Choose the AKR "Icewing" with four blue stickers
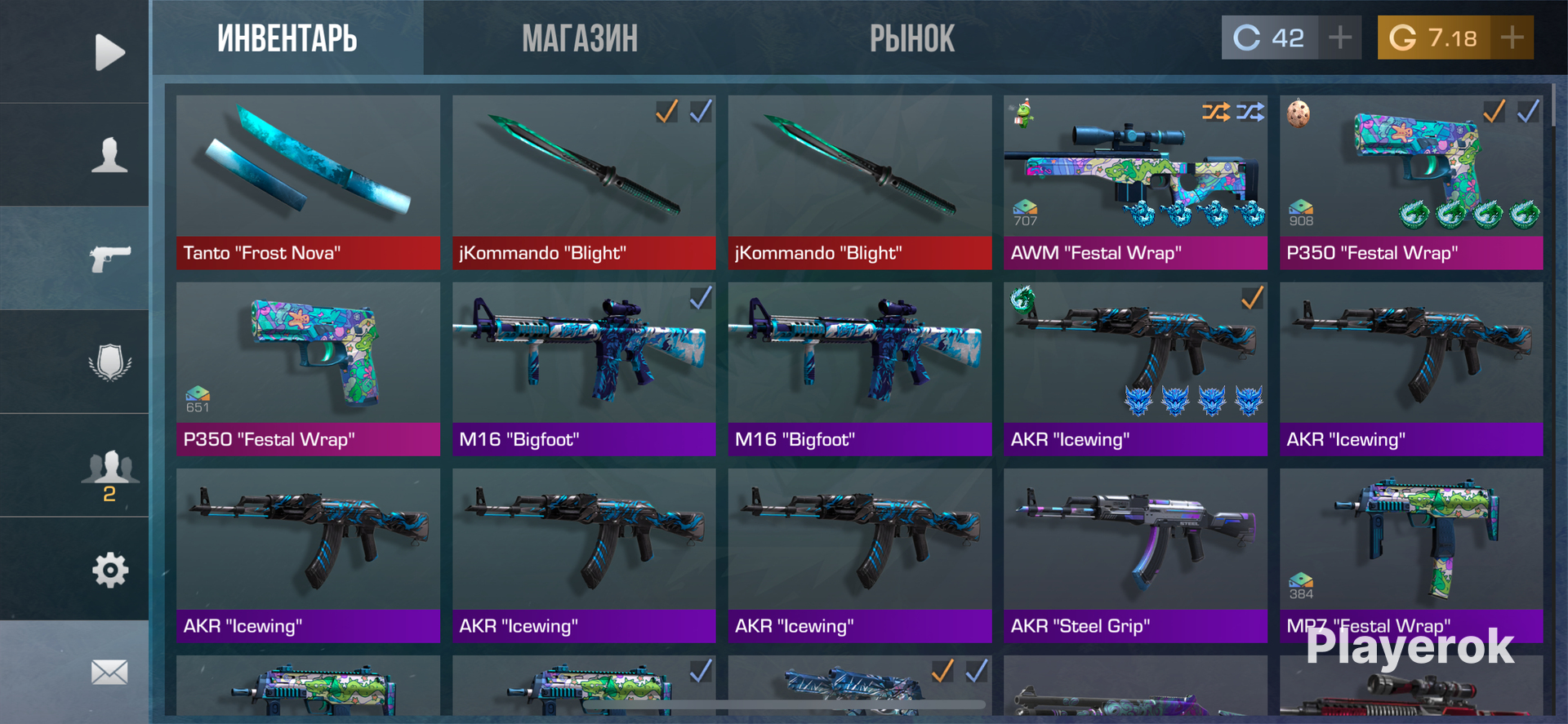The width and height of the screenshot is (1568, 724). coord(1135,369)
